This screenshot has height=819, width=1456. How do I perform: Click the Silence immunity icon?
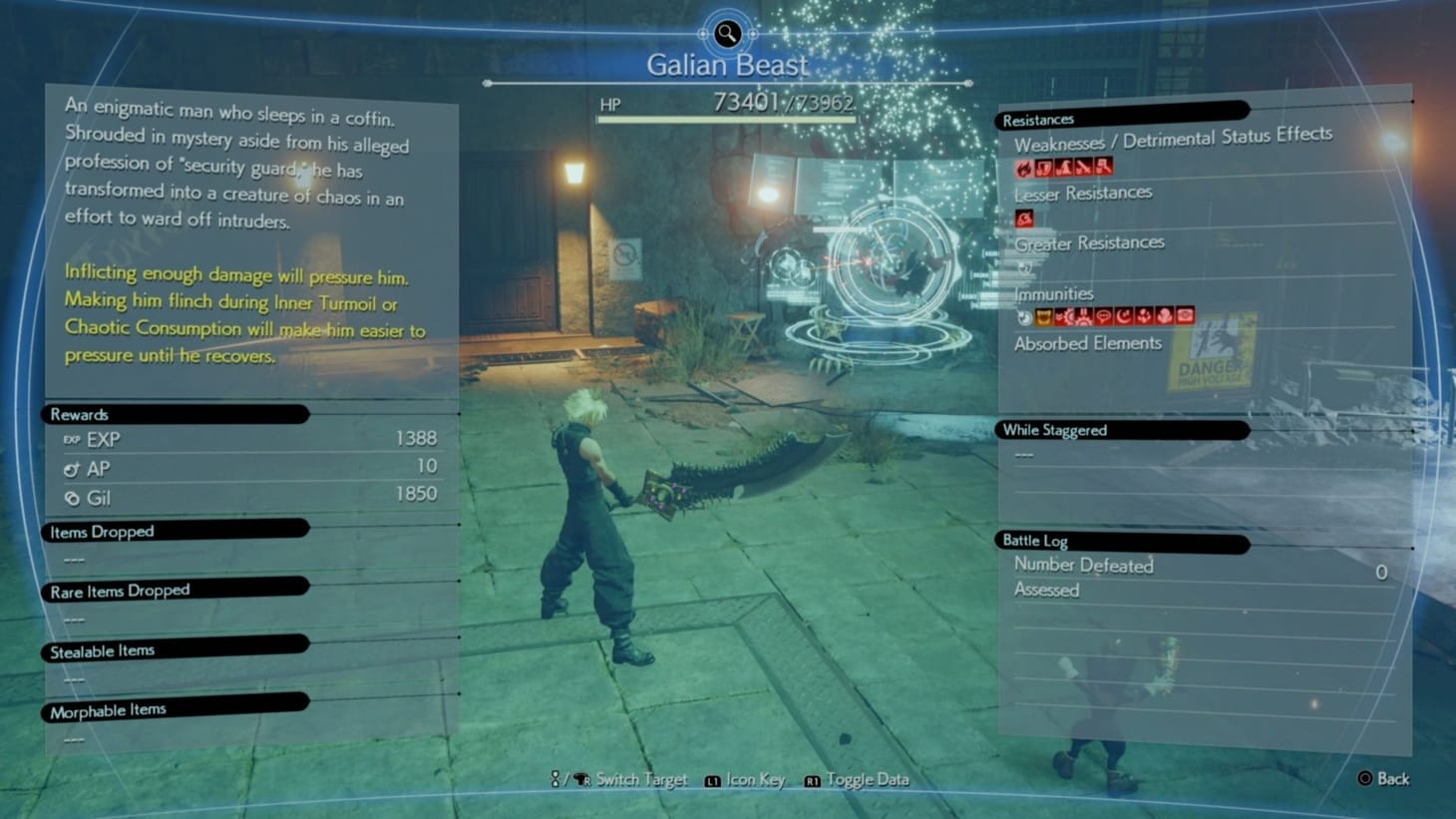(x=1104, y=316)
